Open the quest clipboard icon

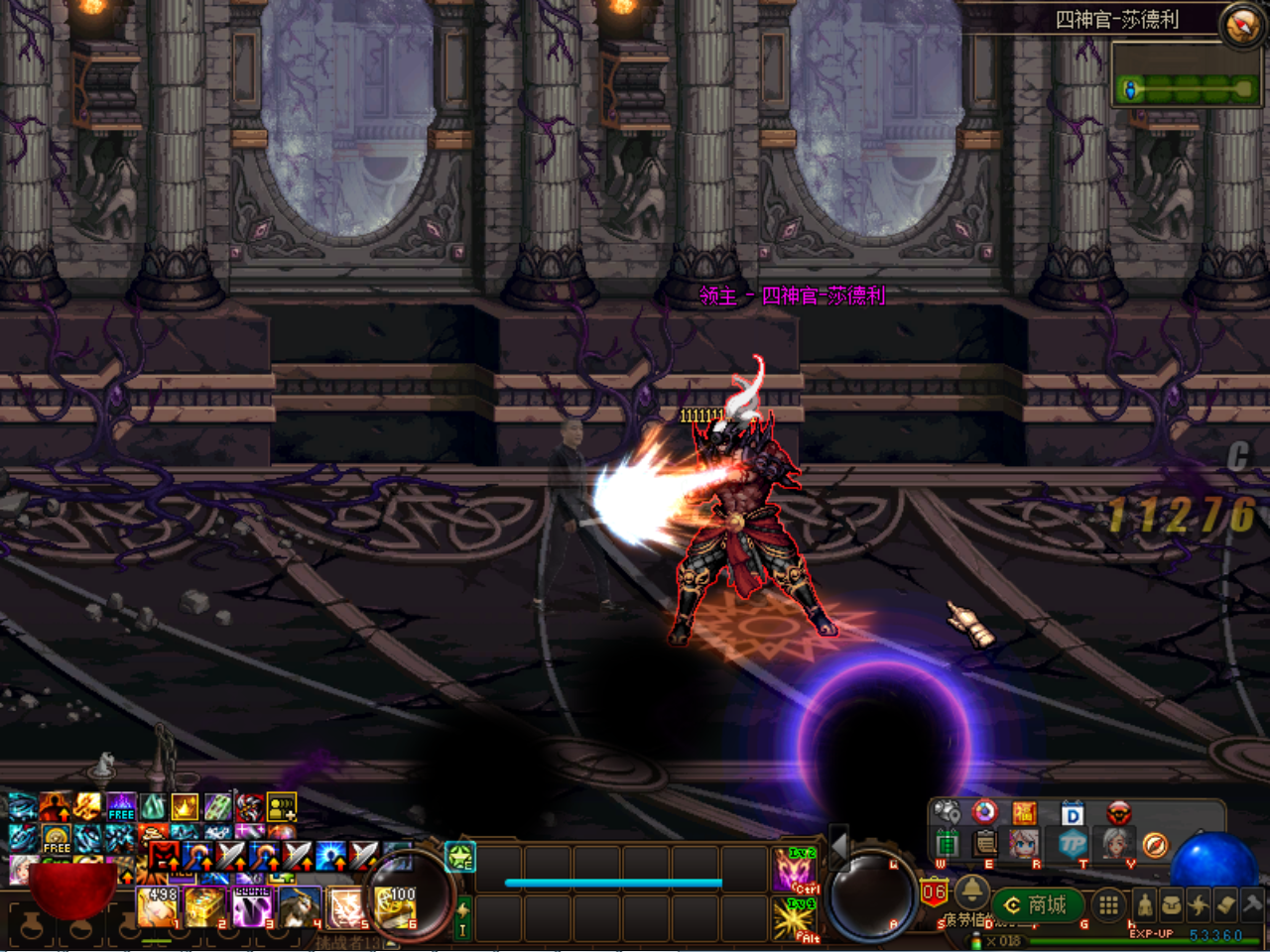(984, 844)
